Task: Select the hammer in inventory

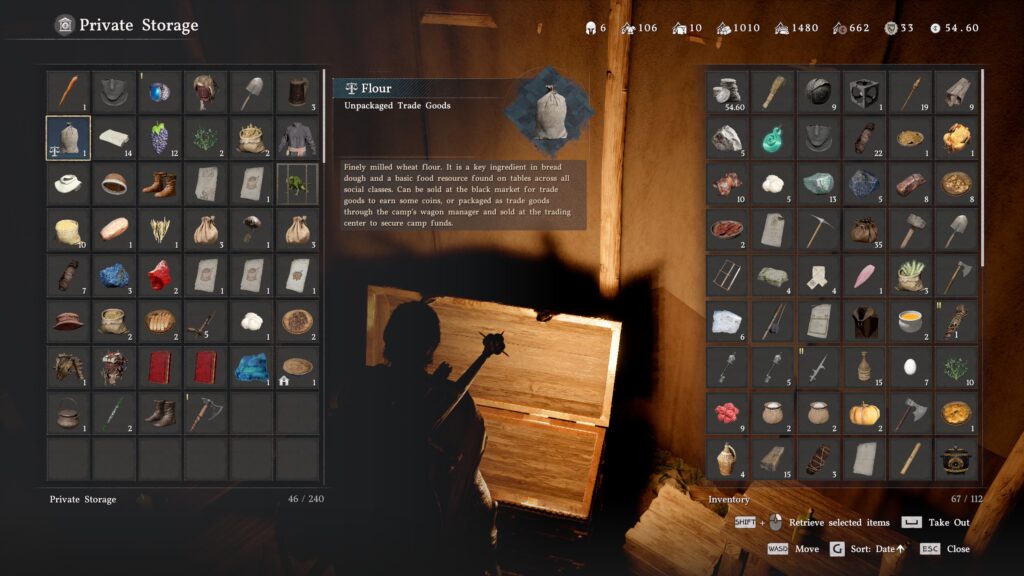Action: tap(911, 230)
